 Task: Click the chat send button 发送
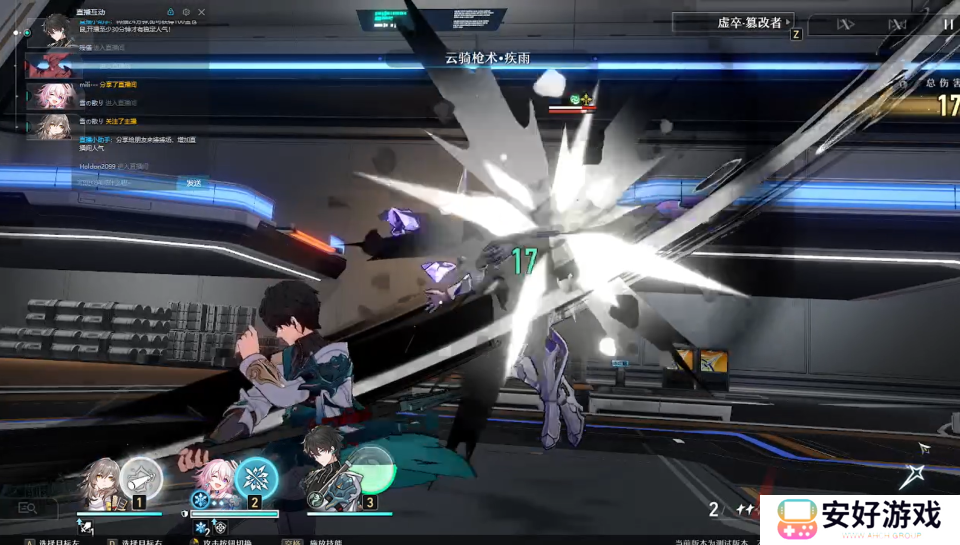(x=194, y=183)
